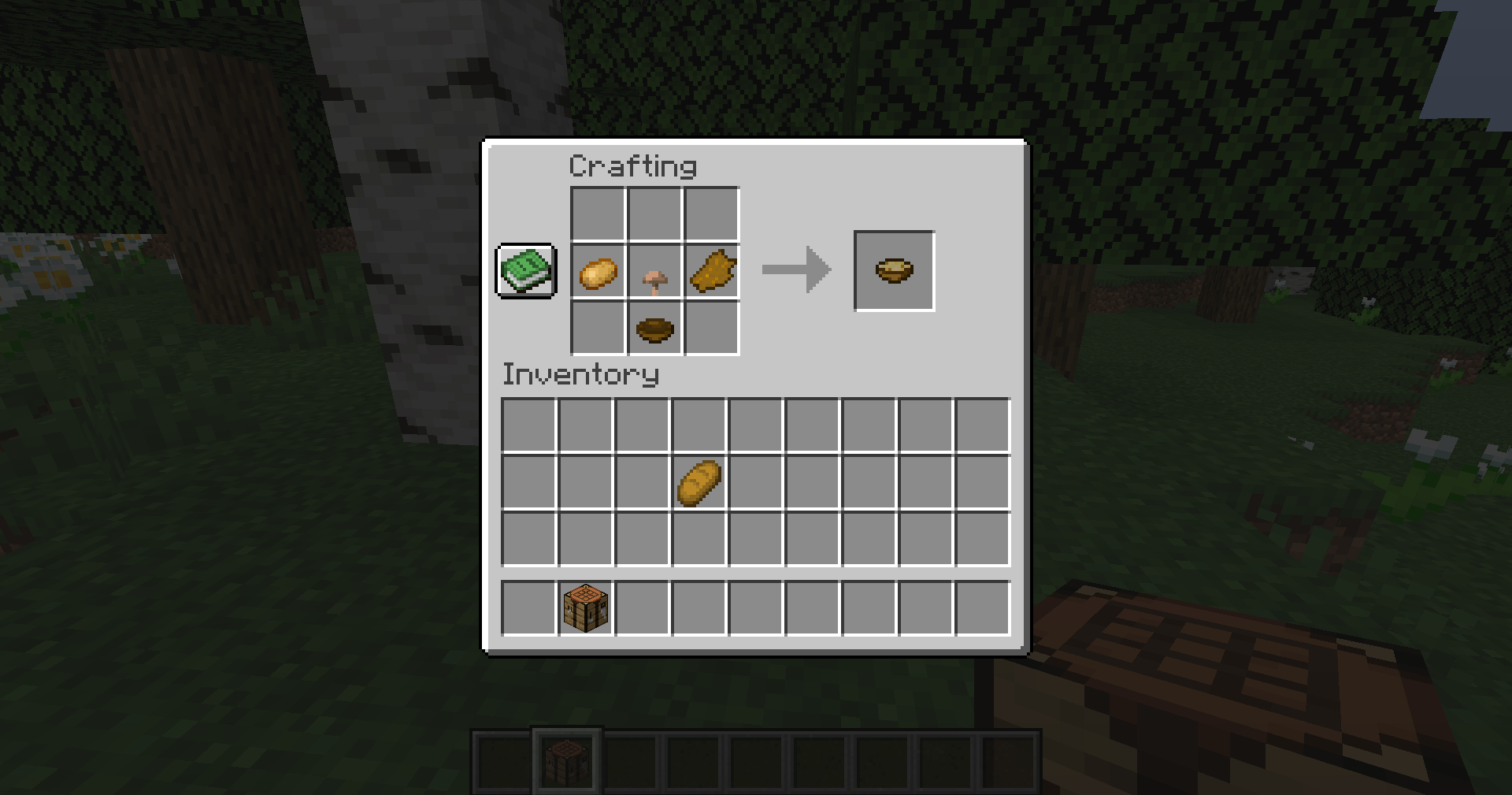Image resolution: width=1512 pixels, height=795 pixels.
Task: Pick up the bread in the inventory
Action: pyautogui.click(x=697, y=482)
